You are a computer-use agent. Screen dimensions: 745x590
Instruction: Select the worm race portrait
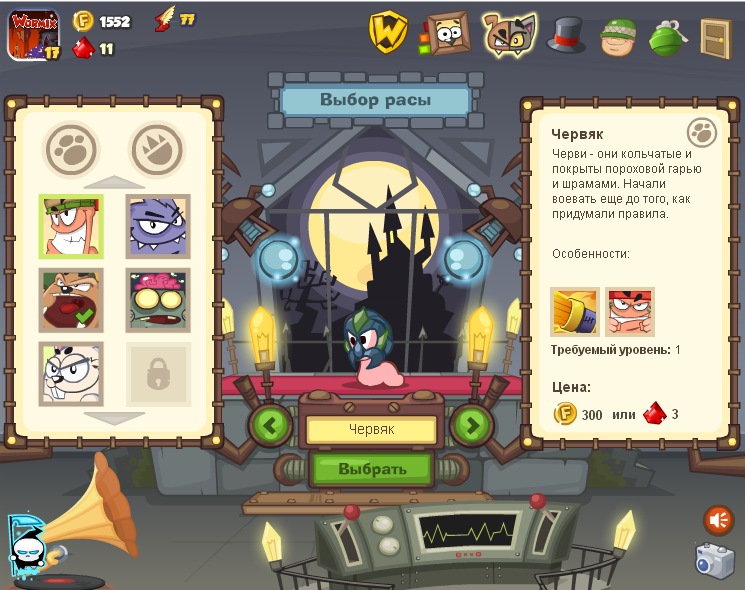pos(71,226)
